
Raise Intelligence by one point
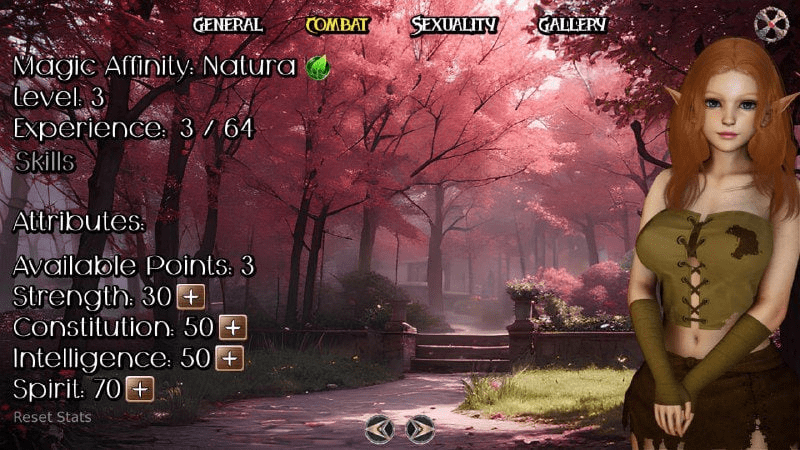[230, 358]
